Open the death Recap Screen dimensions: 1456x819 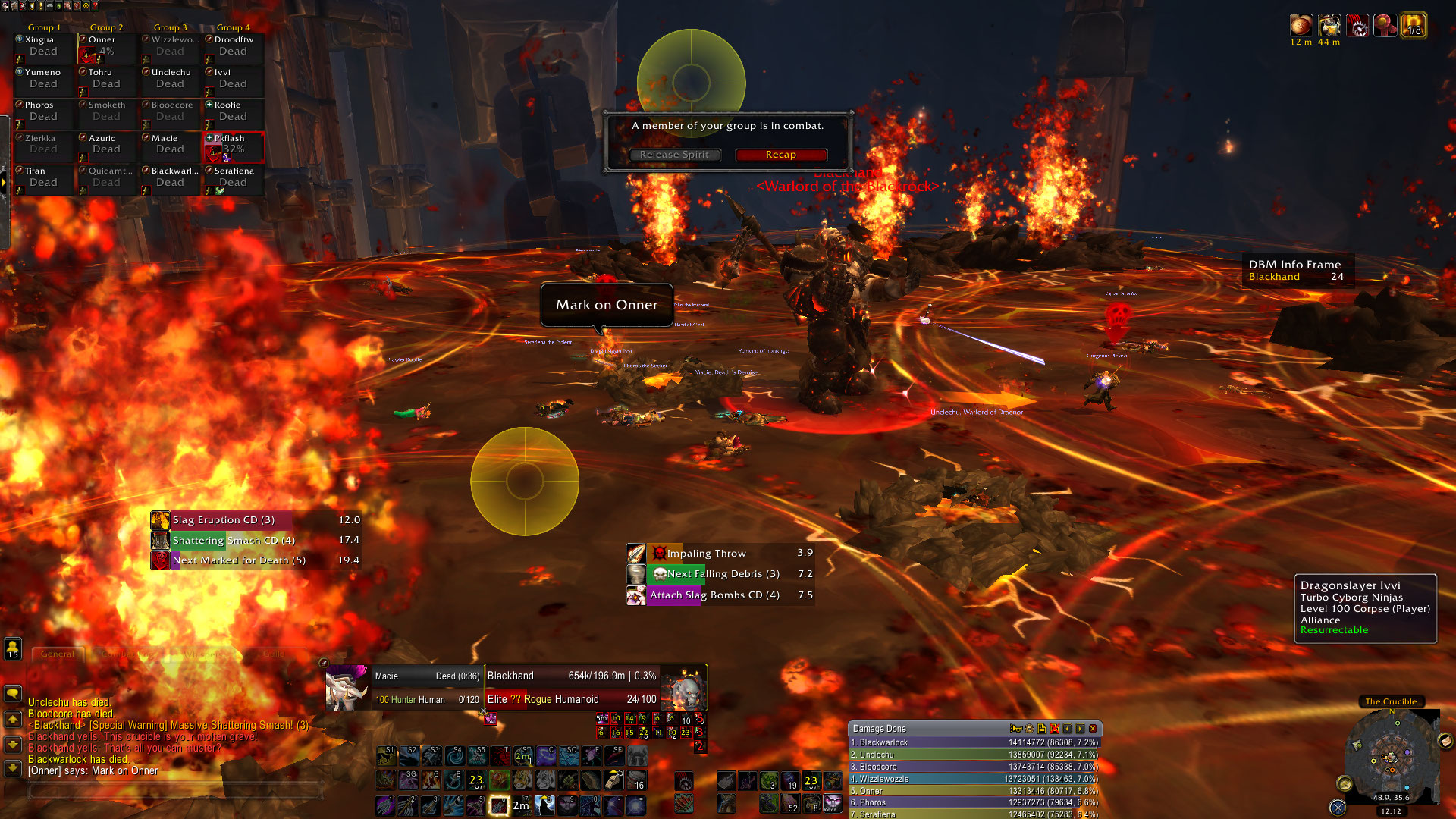tap(780, 155)
